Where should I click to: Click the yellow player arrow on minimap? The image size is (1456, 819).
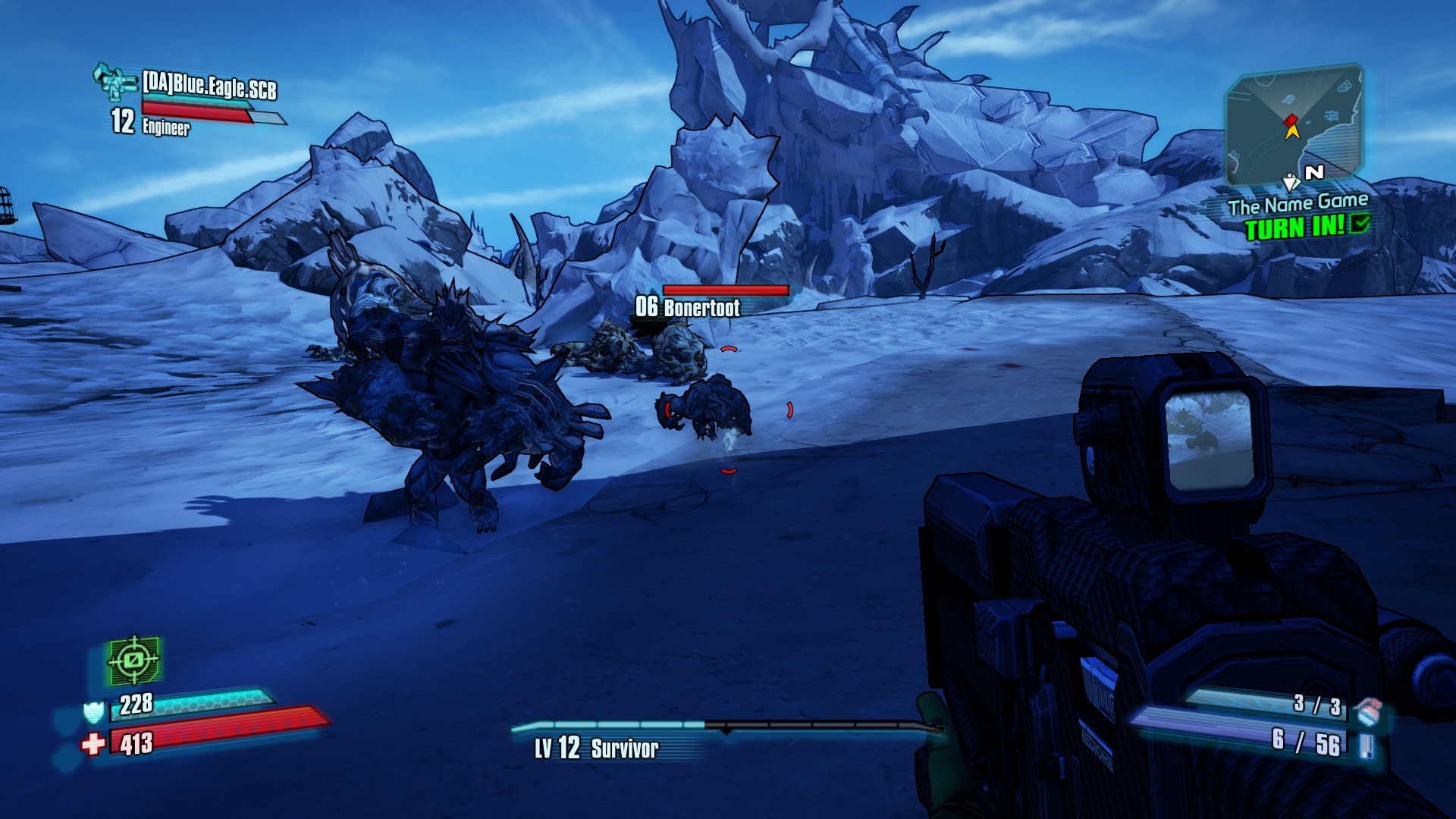[x=1292, y=133]
